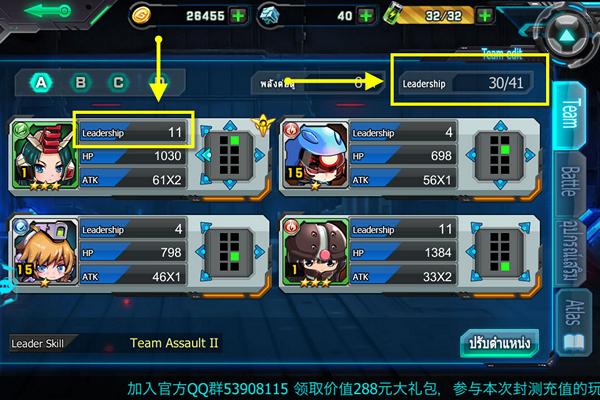Refill energy with the plus button
600x400 pixels.
[485, 15]
